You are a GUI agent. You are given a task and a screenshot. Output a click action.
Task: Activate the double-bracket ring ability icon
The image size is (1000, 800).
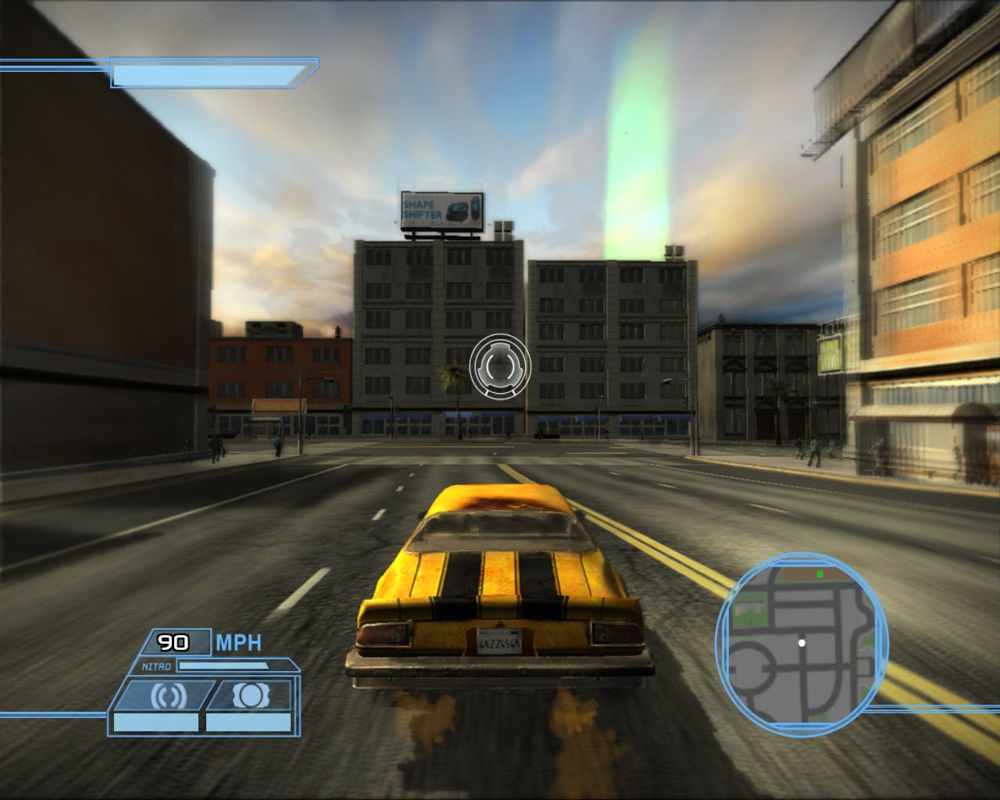[162, 695]
